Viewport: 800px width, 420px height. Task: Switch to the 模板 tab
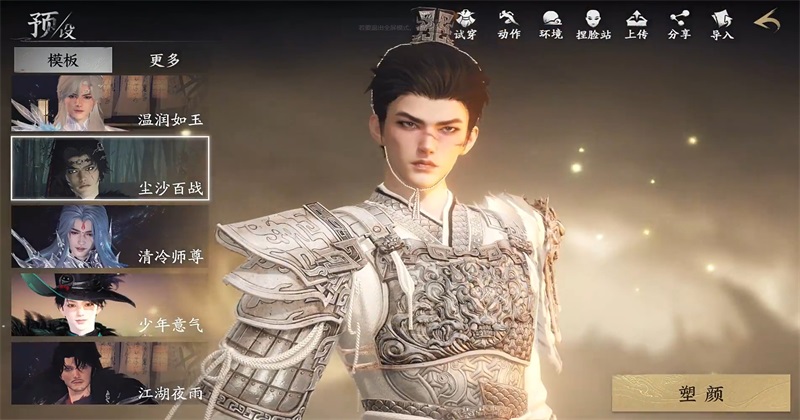tap(62, 60)
